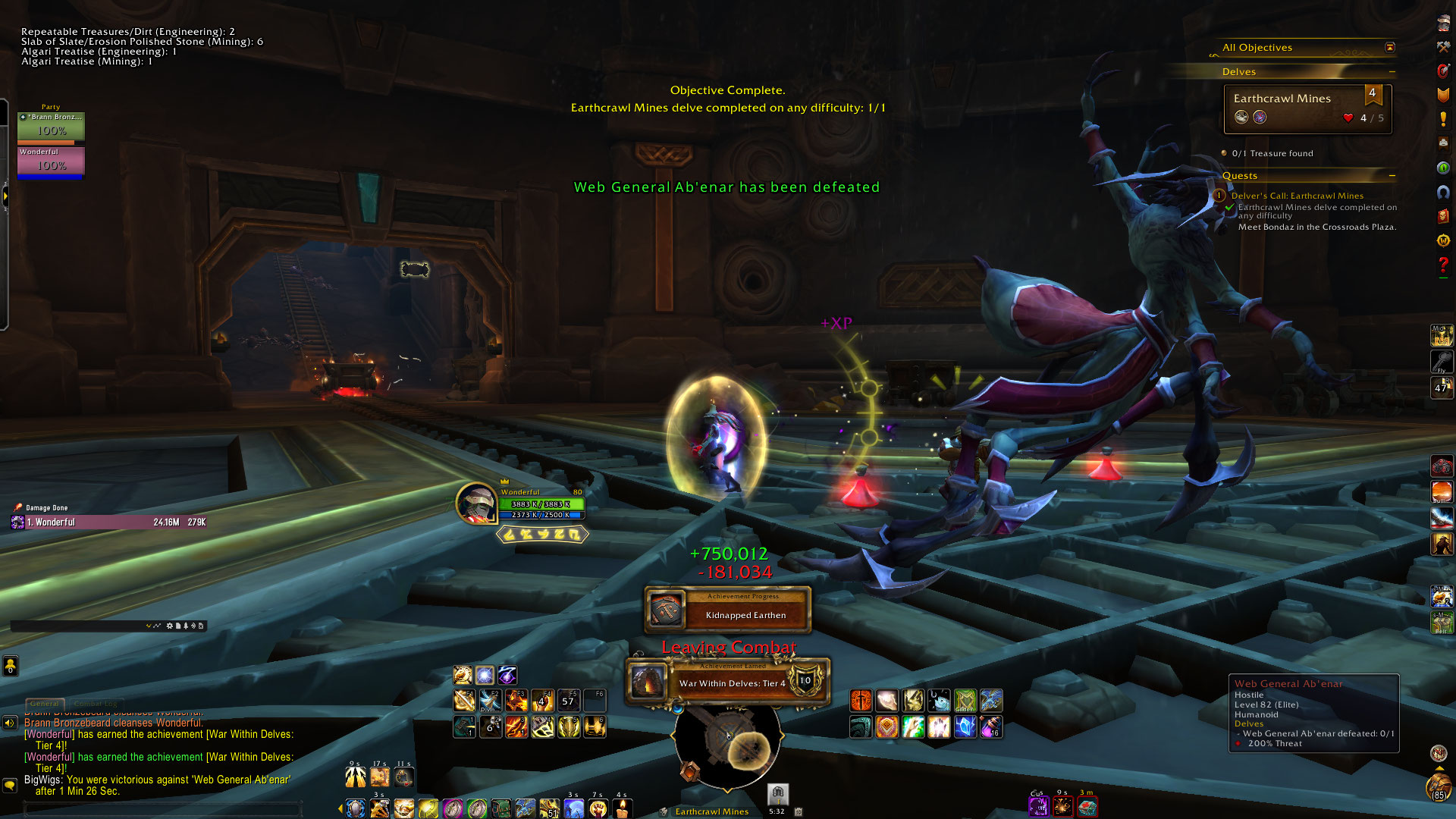The image size is (1456, 819).
Task: Switch to the Combat Log tab
Action: 96,704
